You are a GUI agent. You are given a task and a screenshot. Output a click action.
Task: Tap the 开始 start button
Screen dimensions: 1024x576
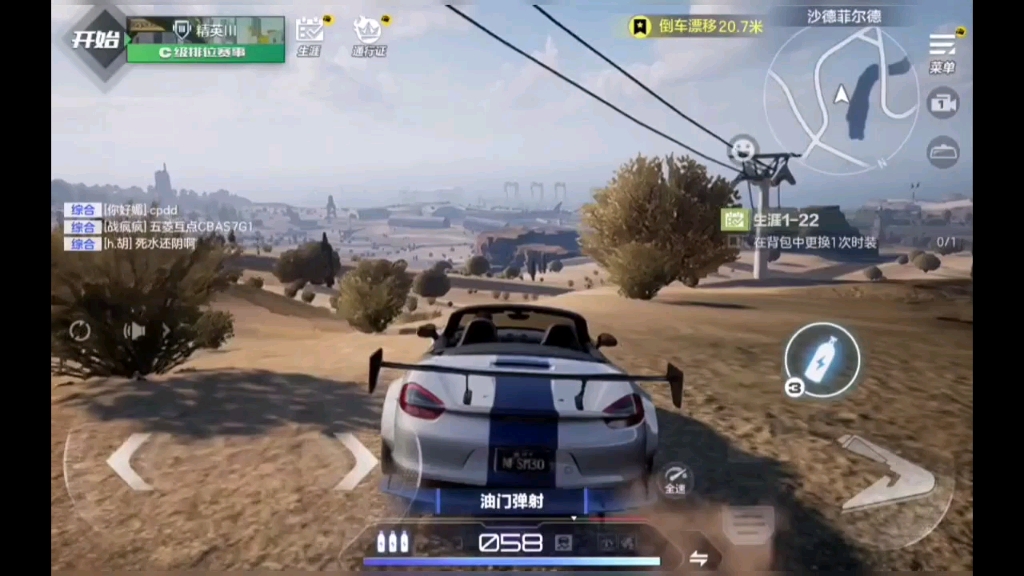pyautogui.click(x=95, y=41)
